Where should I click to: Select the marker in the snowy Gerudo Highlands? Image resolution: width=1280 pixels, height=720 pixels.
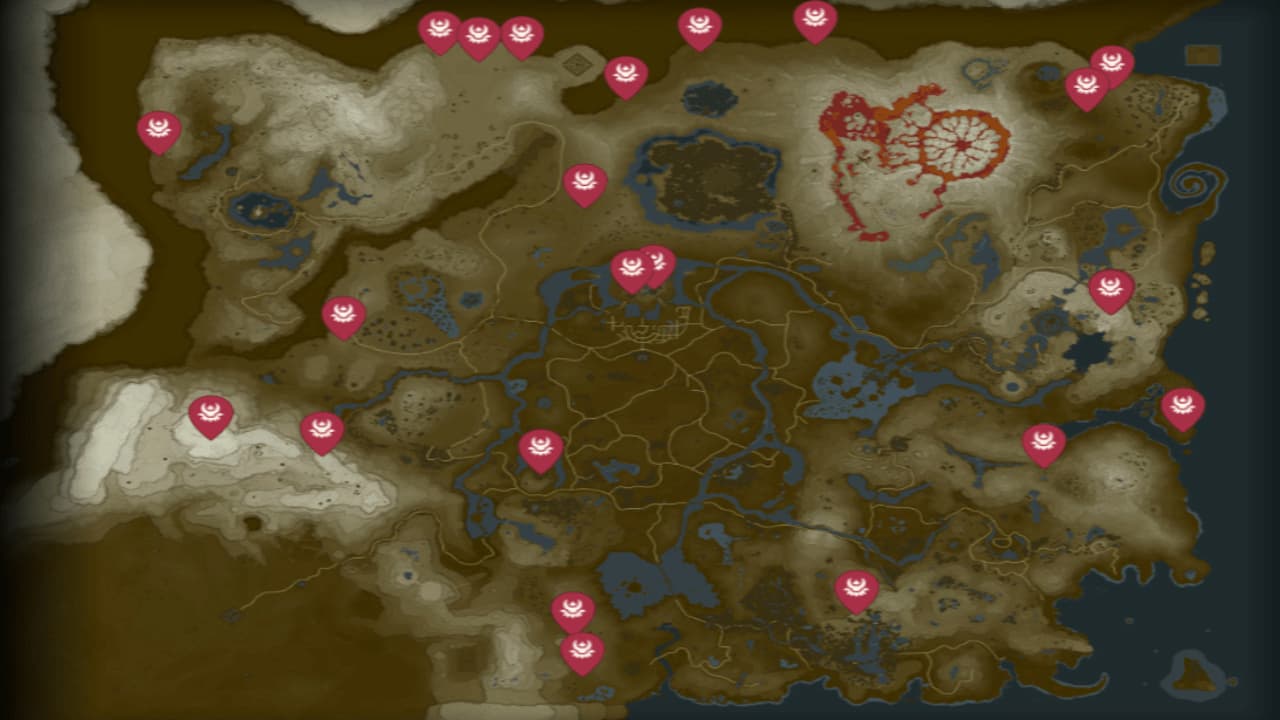coord(212,410)
